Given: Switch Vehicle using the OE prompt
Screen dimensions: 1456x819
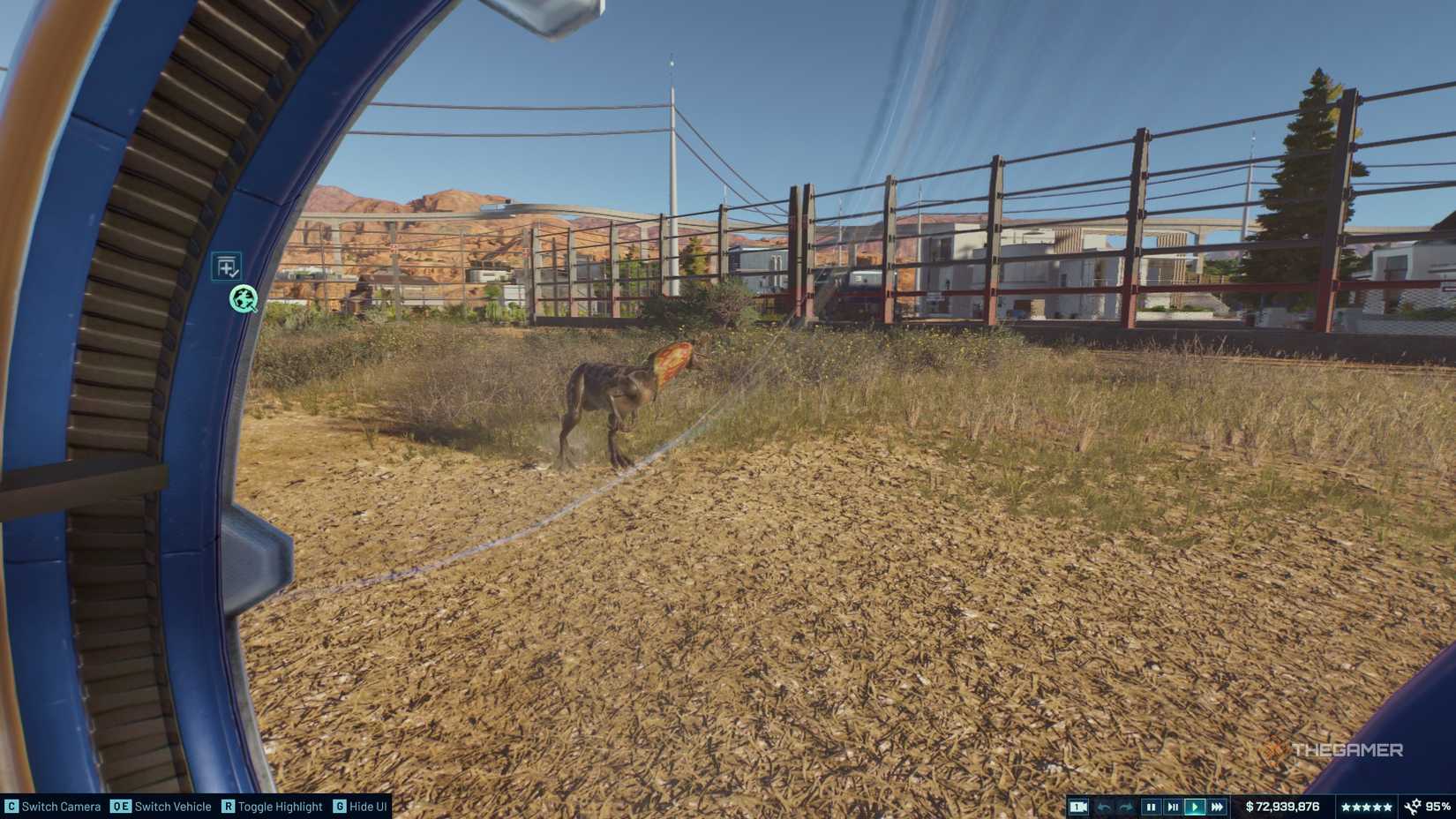Looking at the screenshot, I should click(x=161, y=807).
